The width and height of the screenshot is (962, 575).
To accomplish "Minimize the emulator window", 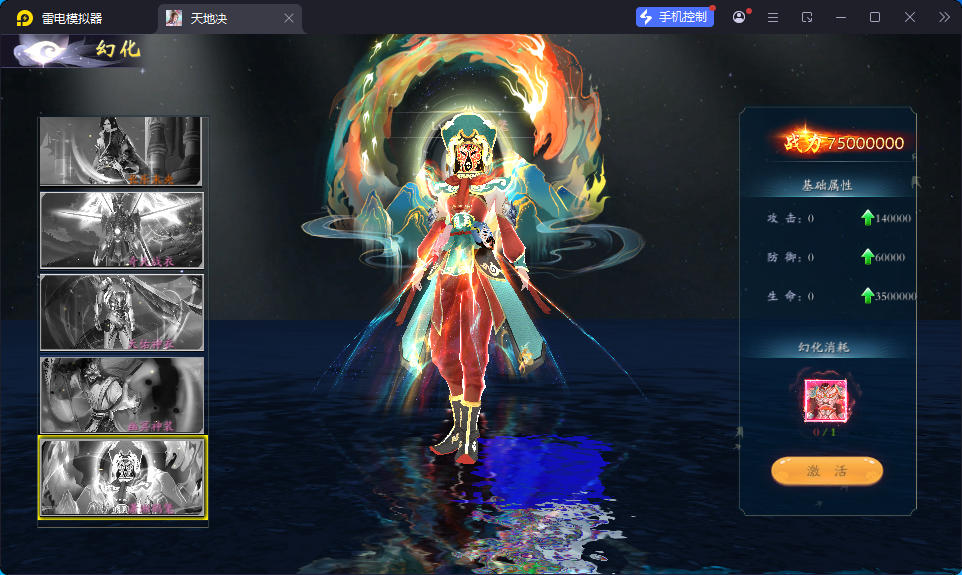I will (841, 17).
